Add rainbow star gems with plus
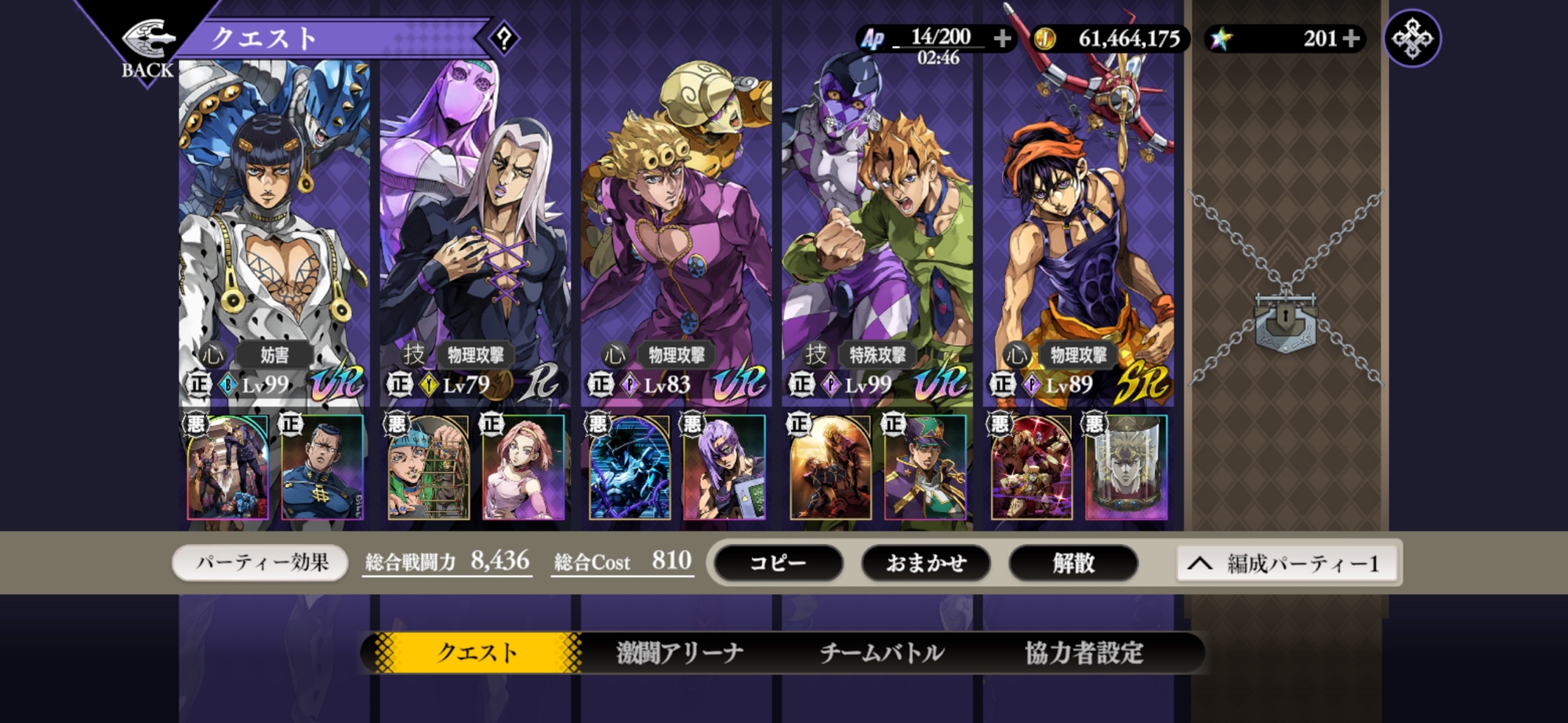 [x=1351, y=38]
